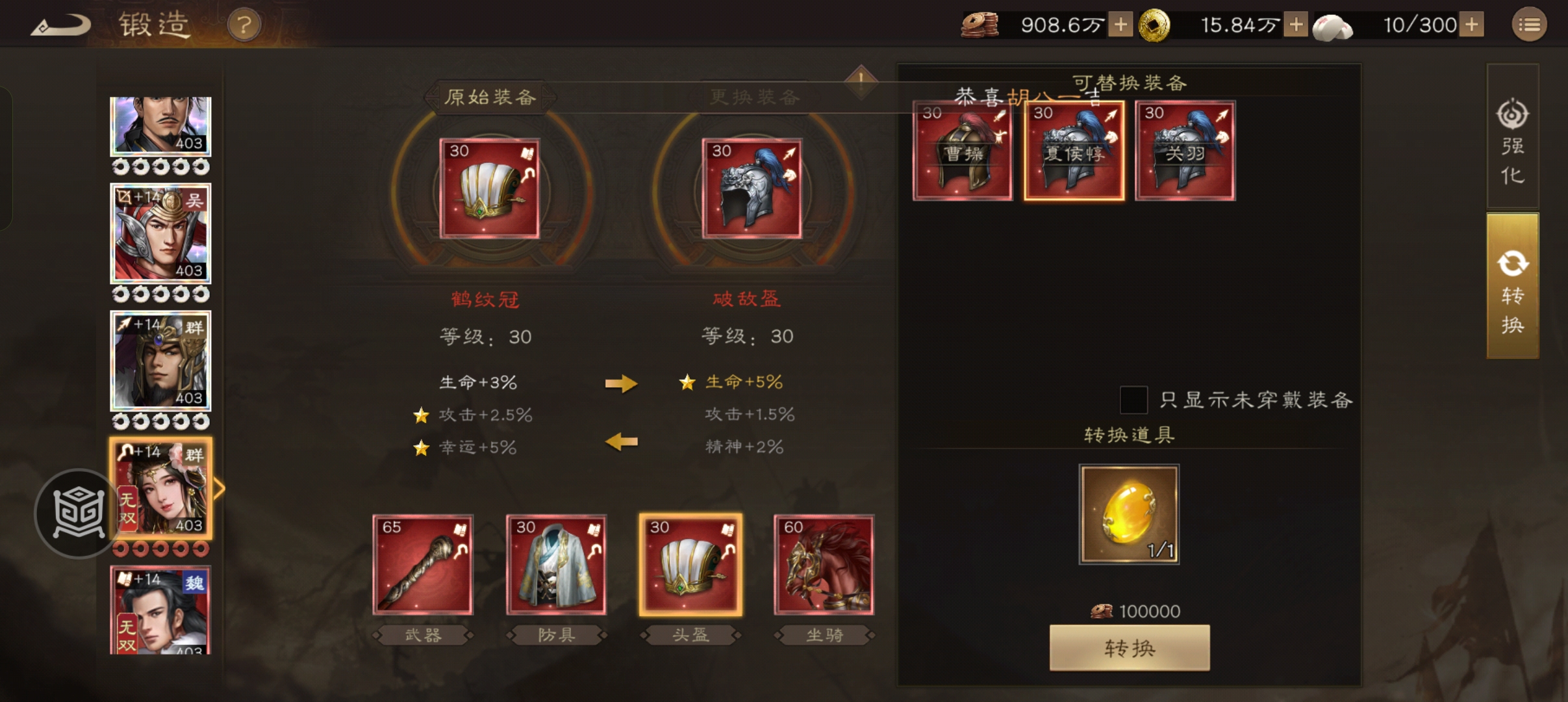Select the 吴 general portrait in sidebar

pos(161,233)
